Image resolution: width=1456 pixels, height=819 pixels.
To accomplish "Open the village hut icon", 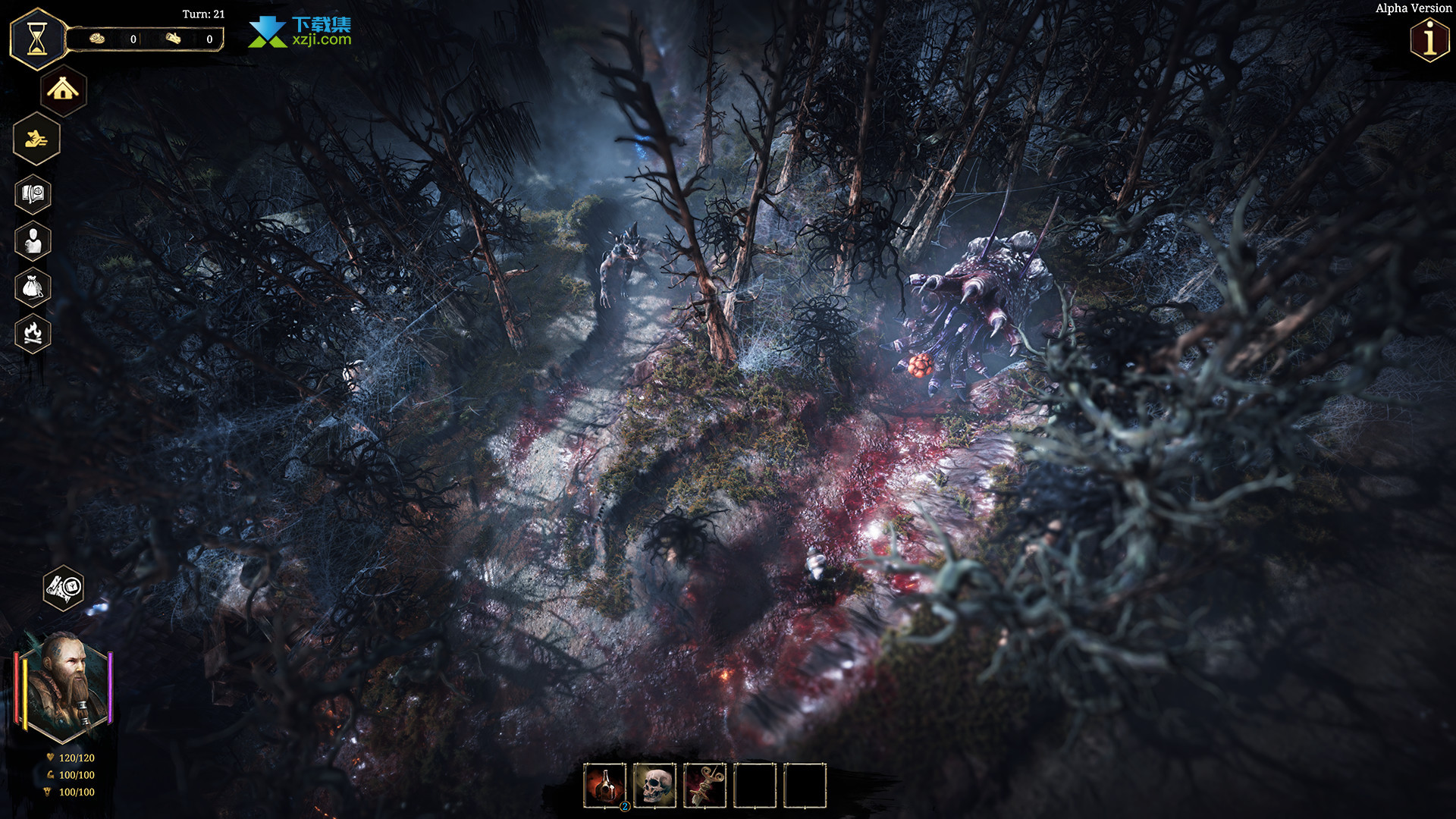I will pyautogui.click(x=63, y=91).
